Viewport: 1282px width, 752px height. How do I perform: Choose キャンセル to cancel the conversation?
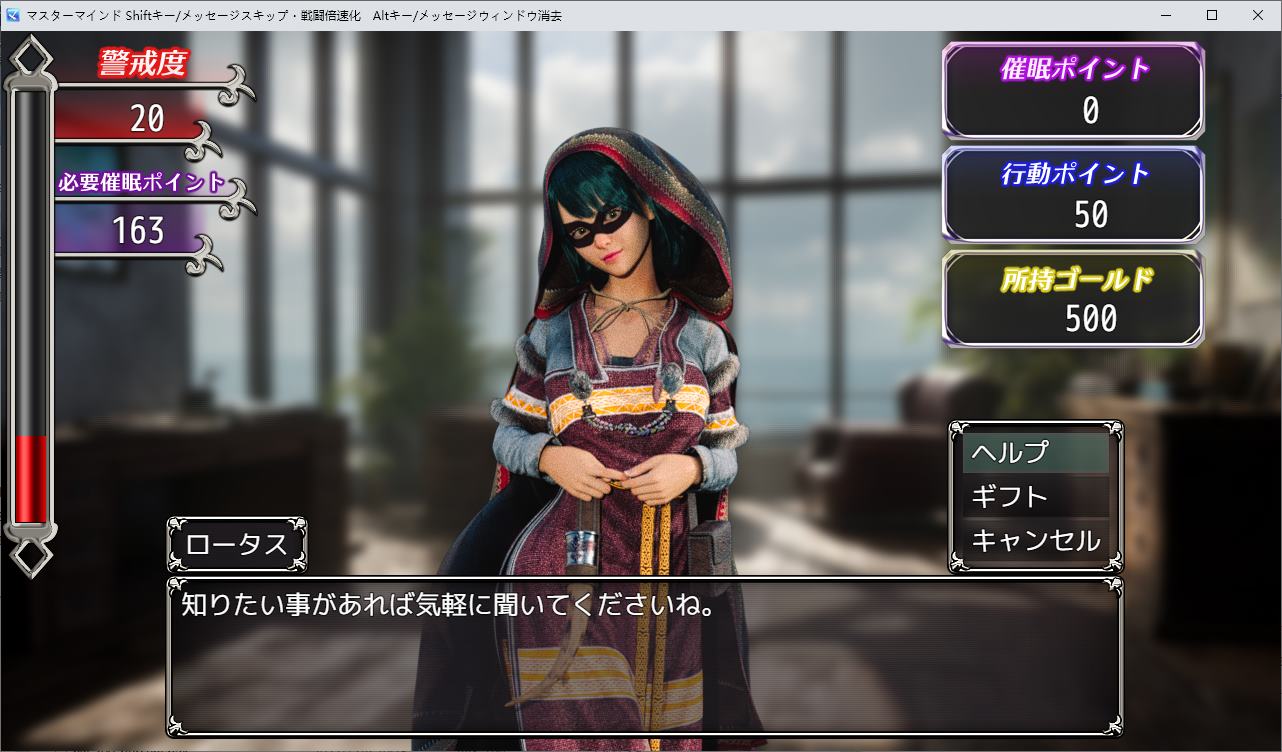click(1035, 538)
